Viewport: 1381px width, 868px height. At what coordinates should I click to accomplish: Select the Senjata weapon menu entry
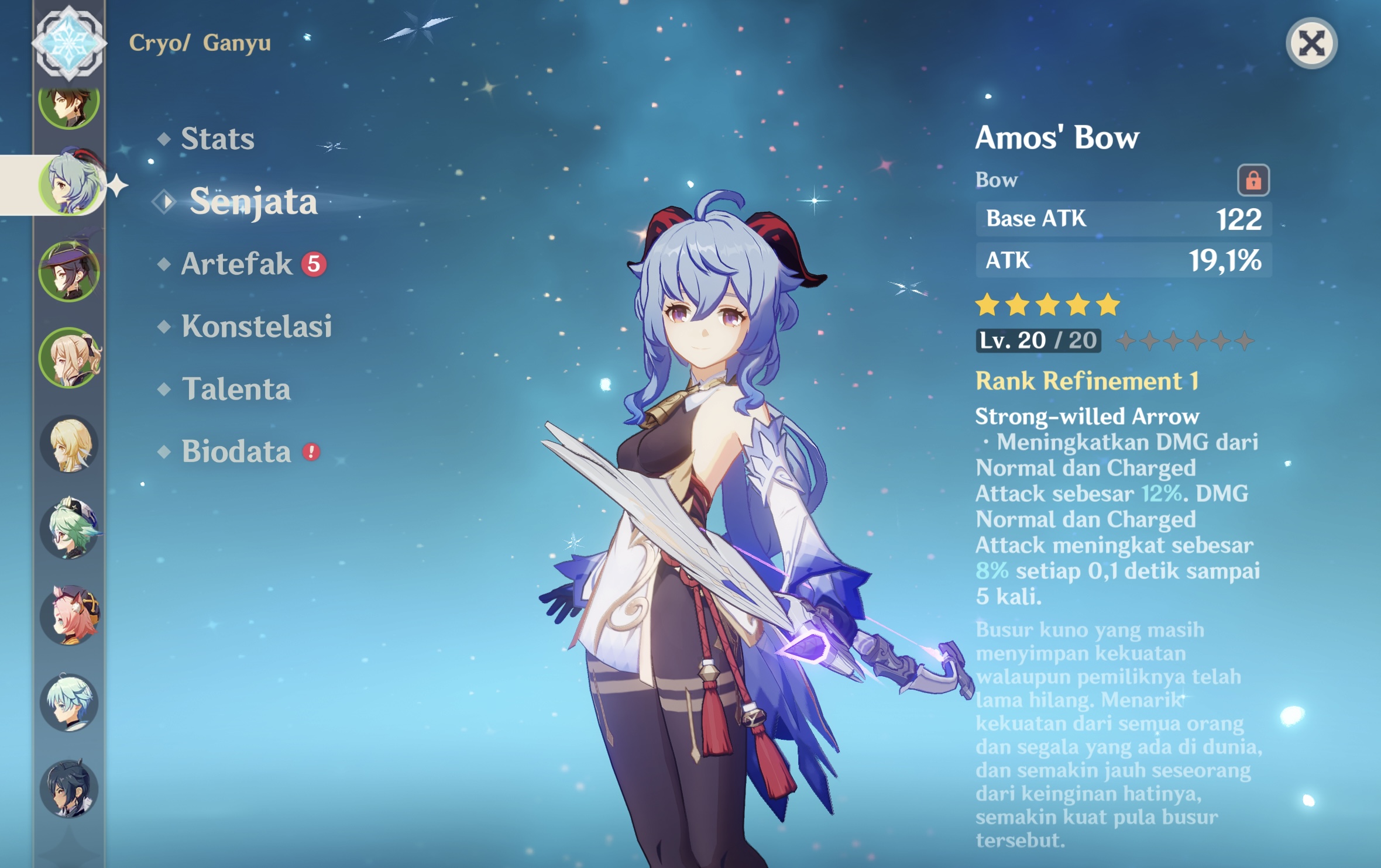click(253, 202)
